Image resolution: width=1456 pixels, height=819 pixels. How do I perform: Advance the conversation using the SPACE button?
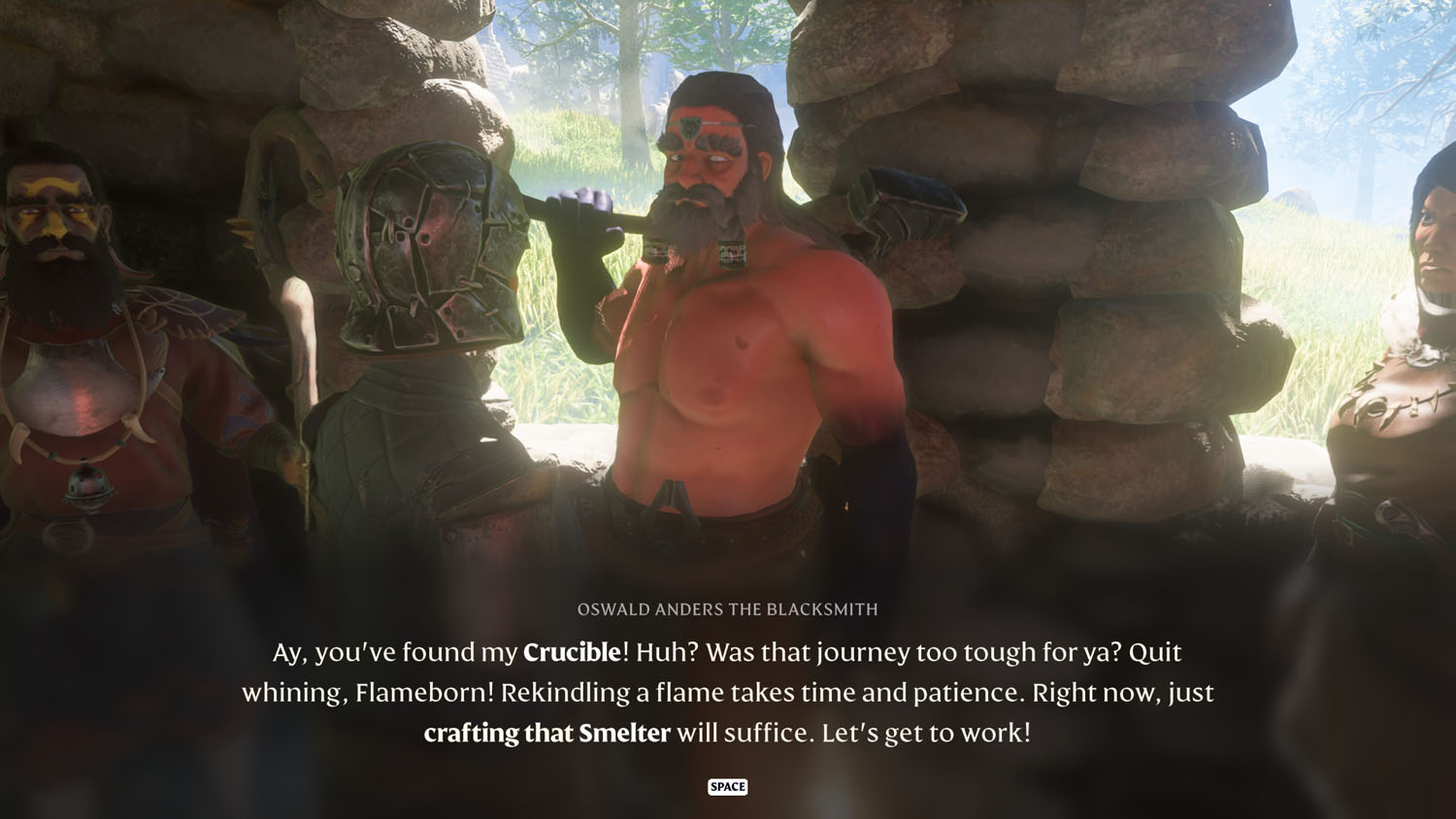tap(727, 787)
